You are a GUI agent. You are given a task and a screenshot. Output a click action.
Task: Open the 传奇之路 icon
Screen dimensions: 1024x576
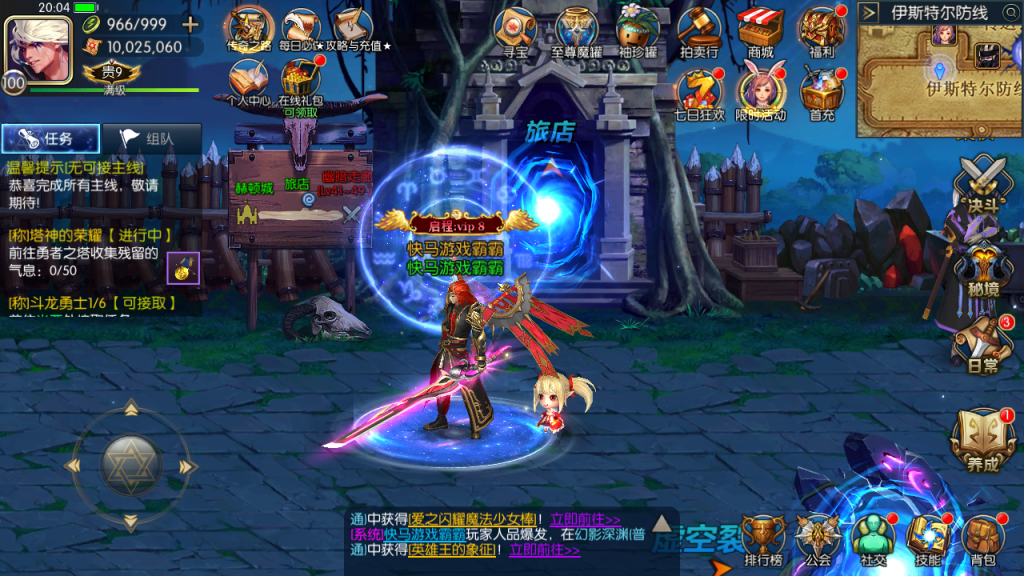pyautogui.click(x=248, y=27)
